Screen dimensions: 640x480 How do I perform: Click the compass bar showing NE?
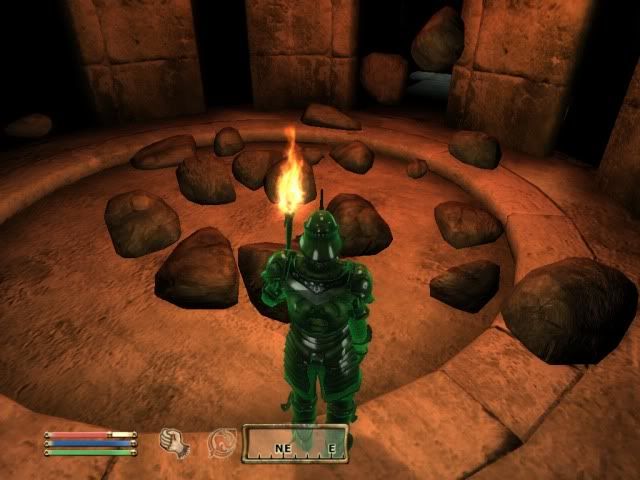click(295, 443)
